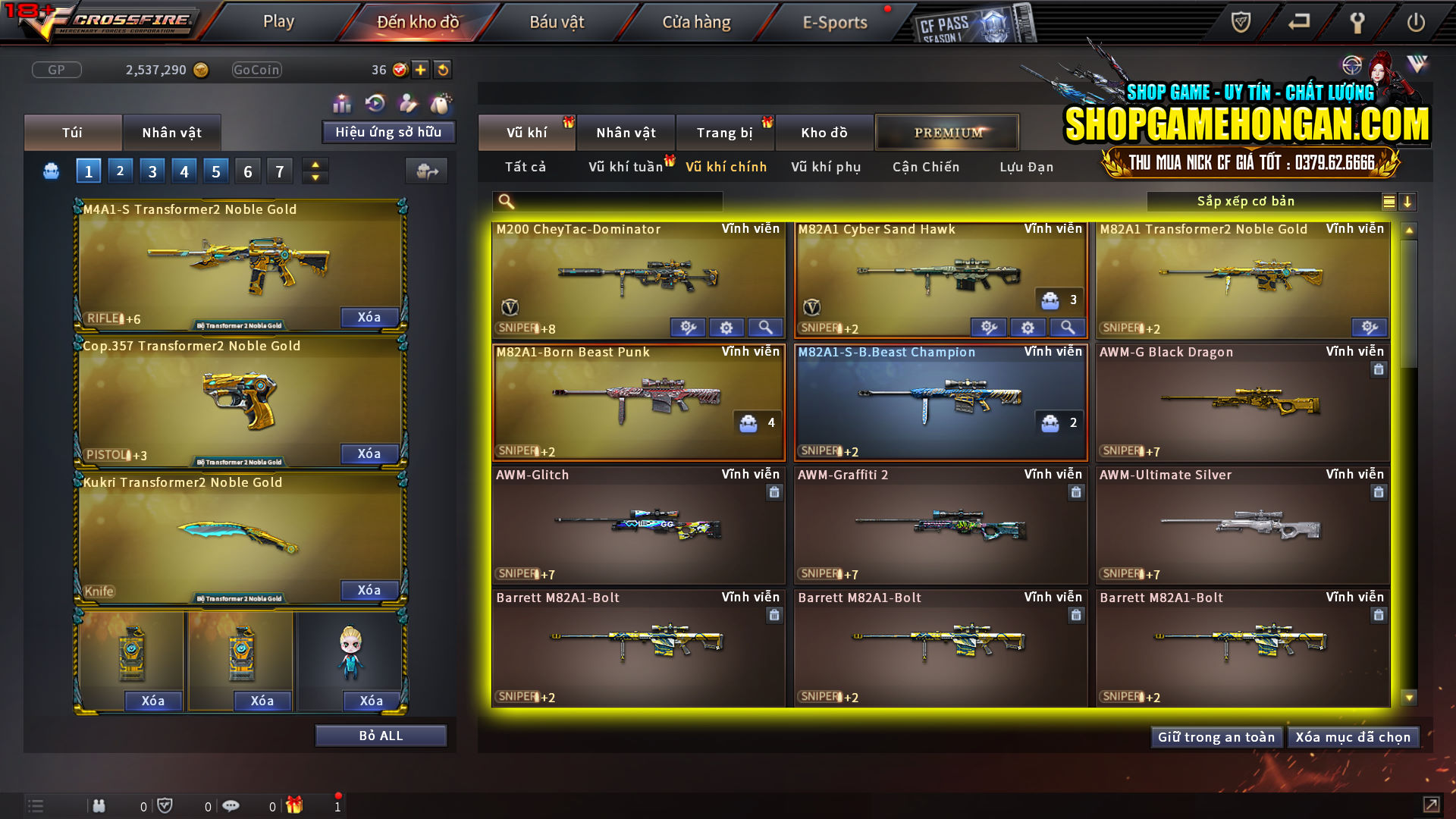Image resolution: width=1456 pixels, height=819 pixels.
Task: Open the gear settings icon on M82A1 Cyber Sand Hawk
Action: point(1028,328)
